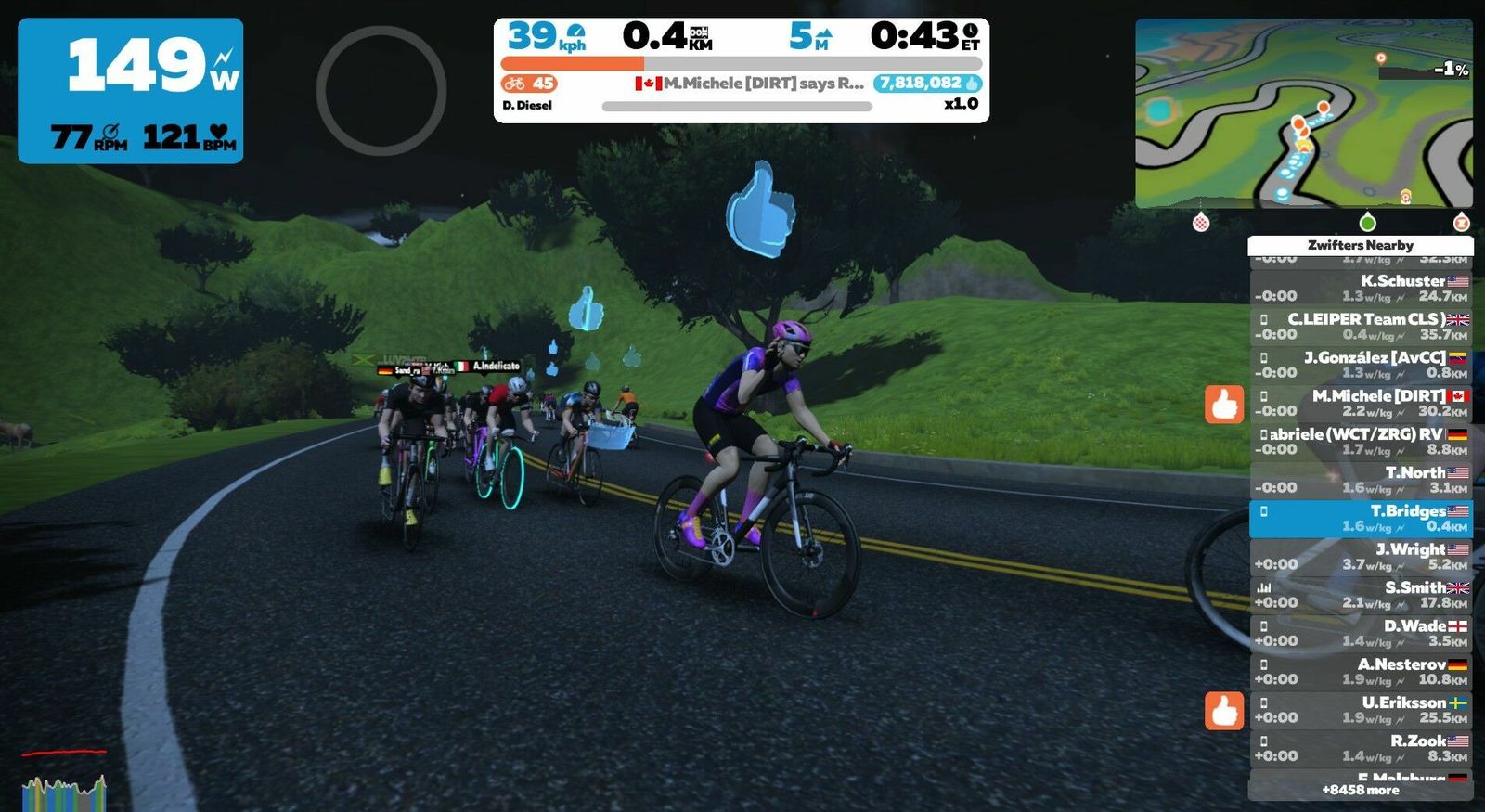
Task: Show the +8458 more riders
Action: tap(1361, 790)
